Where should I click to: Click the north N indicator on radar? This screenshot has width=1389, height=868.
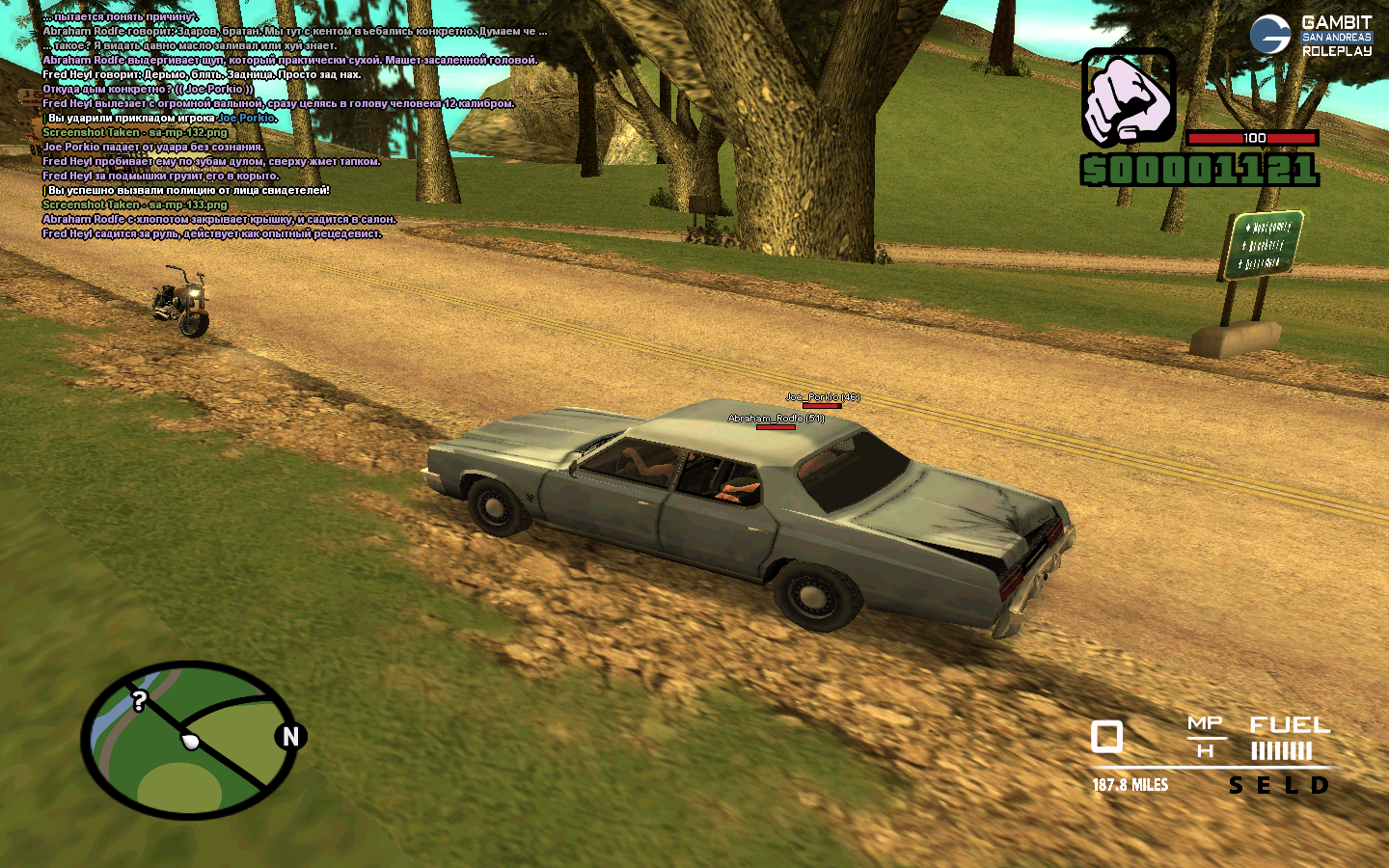coord(290,737)
